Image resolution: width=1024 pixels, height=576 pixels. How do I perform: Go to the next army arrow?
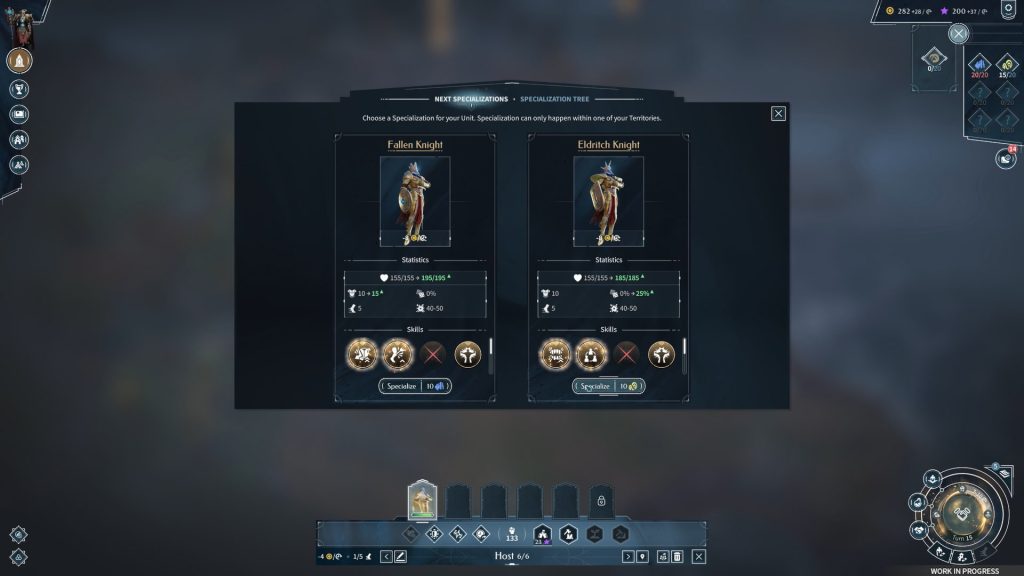click(x=628, y=556)
